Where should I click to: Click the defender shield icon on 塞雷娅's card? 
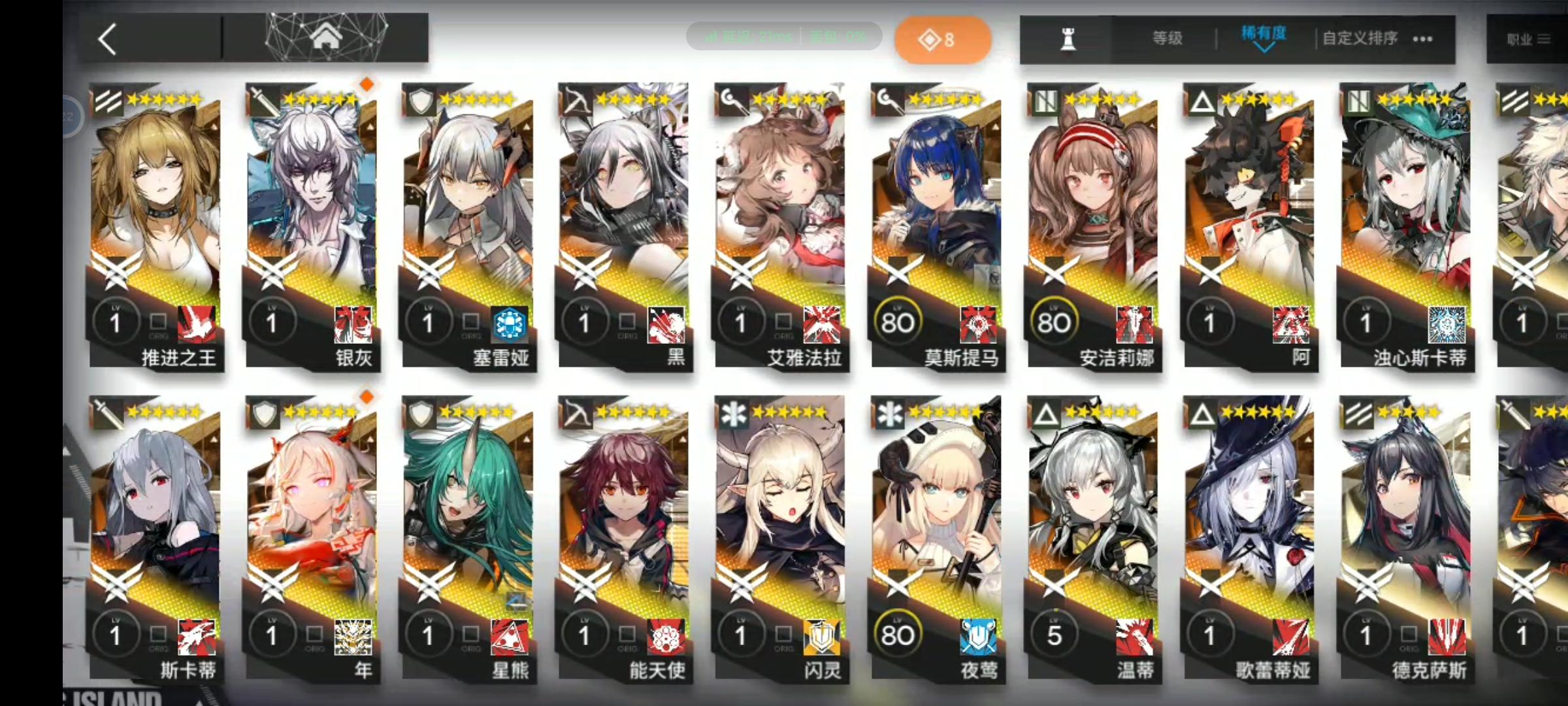(x=421, y=101)
